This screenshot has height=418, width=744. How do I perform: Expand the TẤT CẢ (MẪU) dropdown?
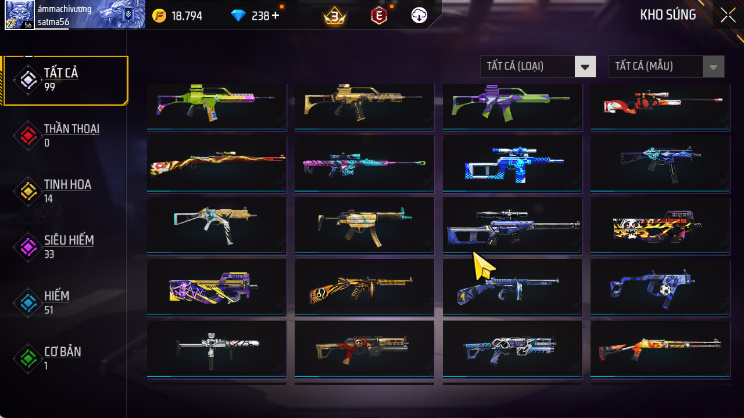(x=666, y=67)
